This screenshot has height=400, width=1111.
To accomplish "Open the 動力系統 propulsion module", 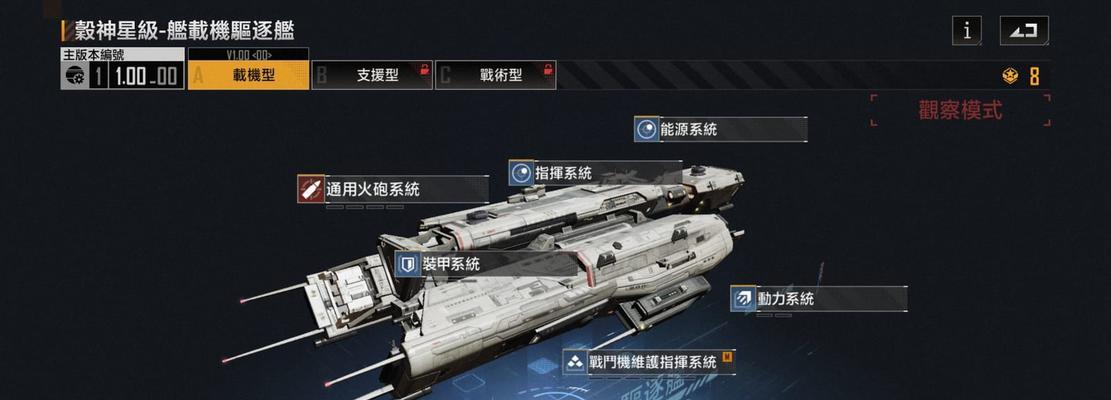I will [818, 298].
